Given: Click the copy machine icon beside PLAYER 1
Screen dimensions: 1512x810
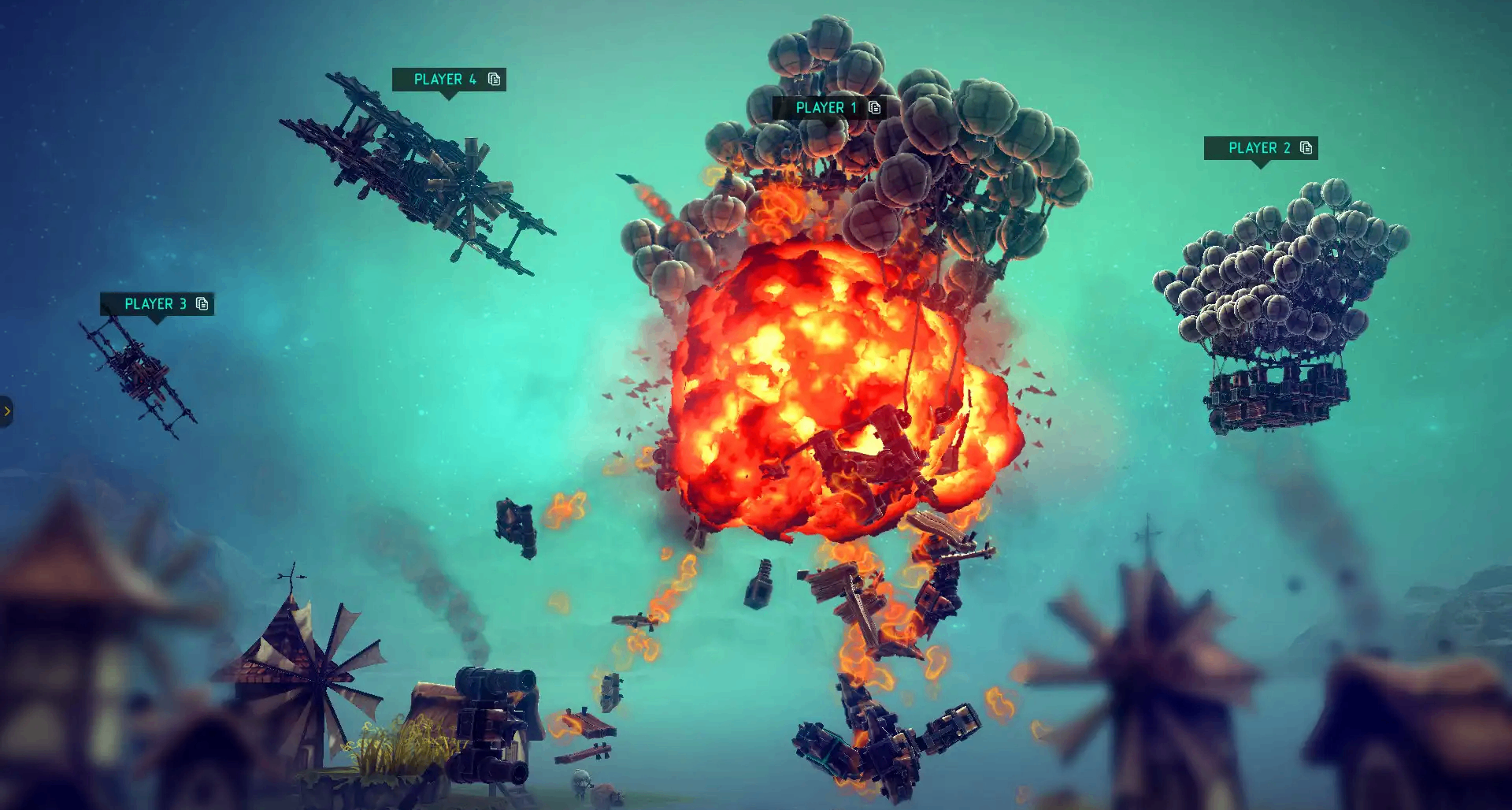Looking at the screenshot, I should tap(874, 107).
